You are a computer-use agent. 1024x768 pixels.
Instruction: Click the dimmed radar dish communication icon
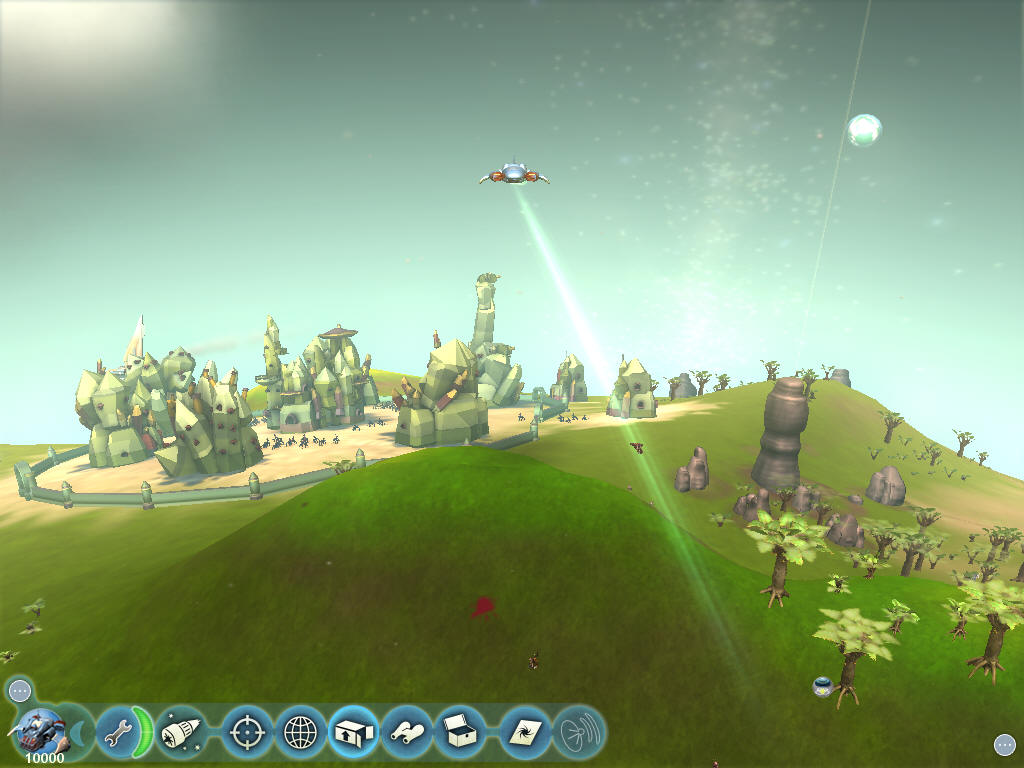[x=578, y=733]
